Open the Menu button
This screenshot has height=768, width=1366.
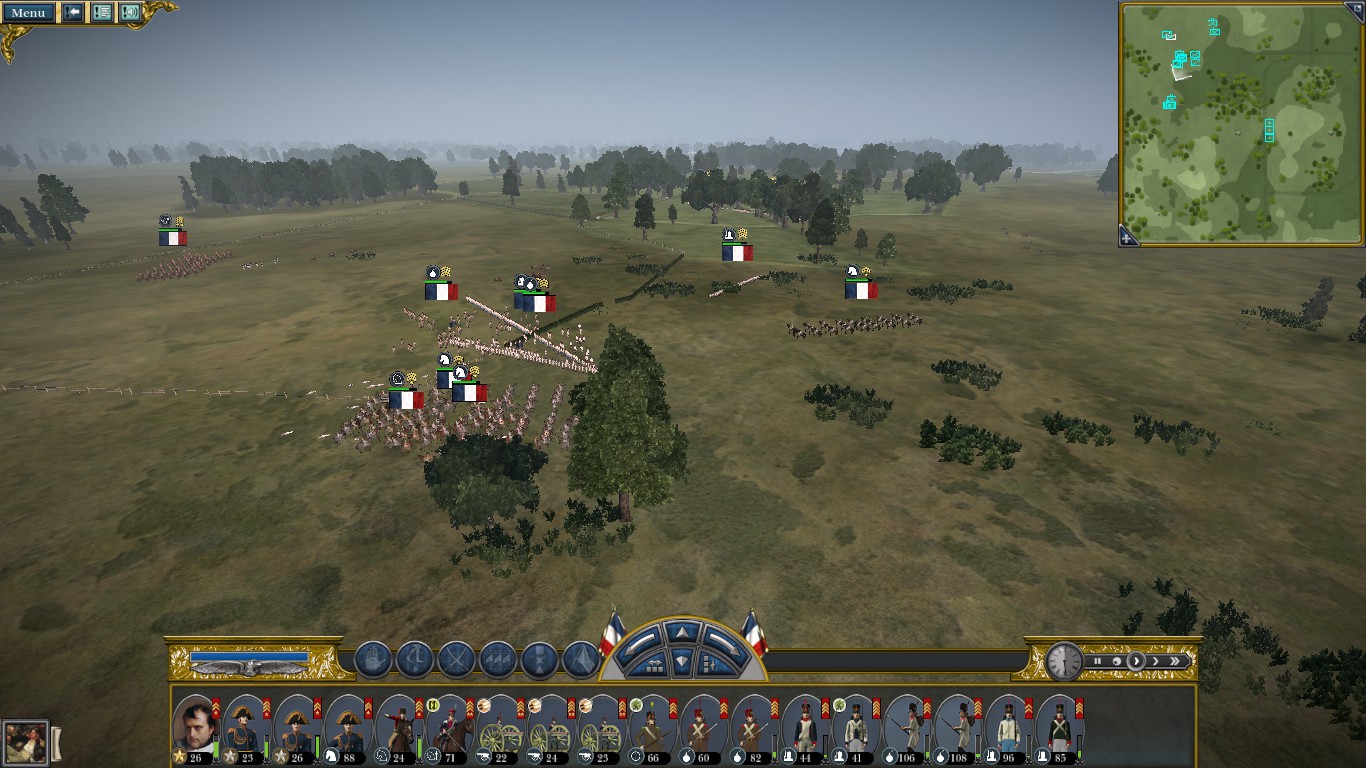pos(28,13)
